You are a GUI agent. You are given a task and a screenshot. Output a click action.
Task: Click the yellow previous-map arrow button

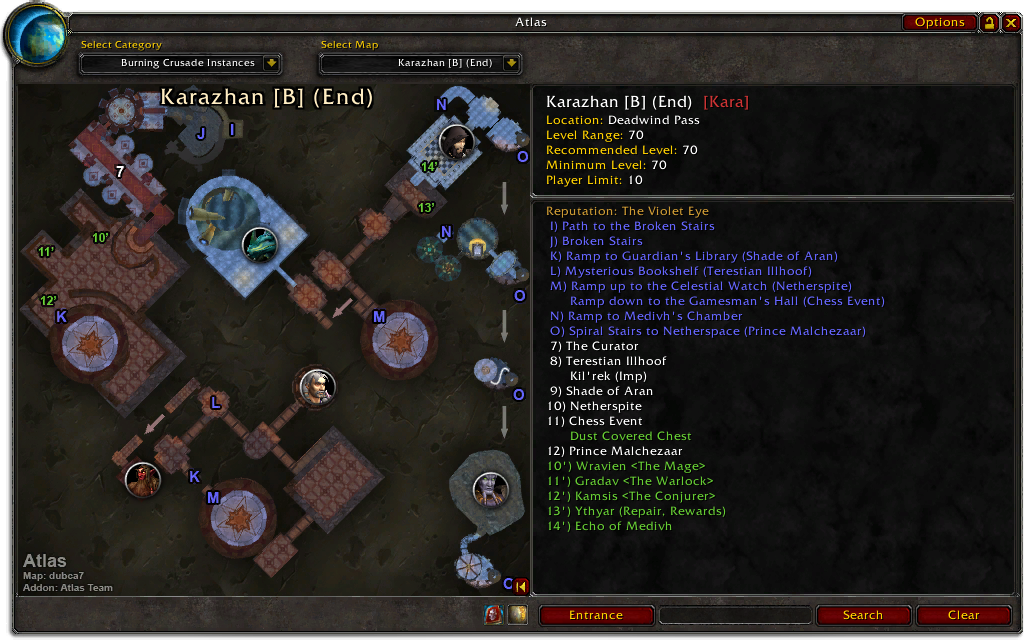[521, 586]
